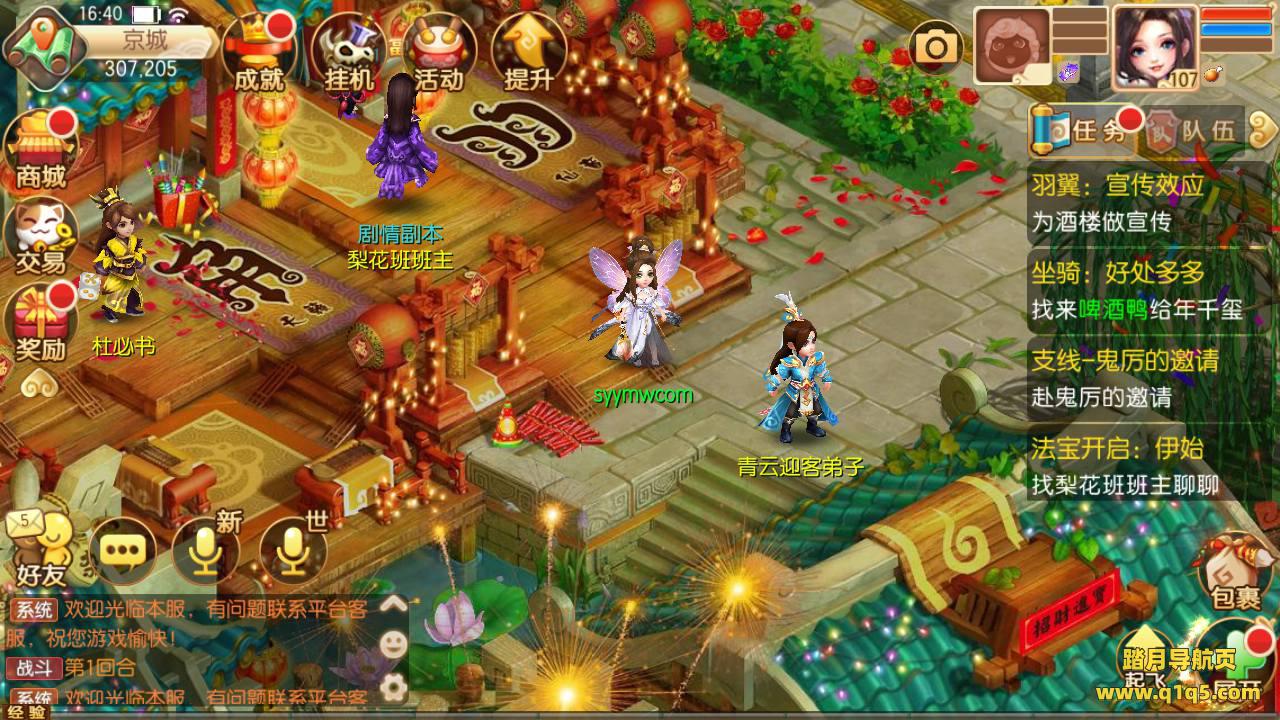Image resolution: width=1280 pixels, height=720 pixels.
Task: Activate the 新 voice chat microphone
Action: [206, 550]
